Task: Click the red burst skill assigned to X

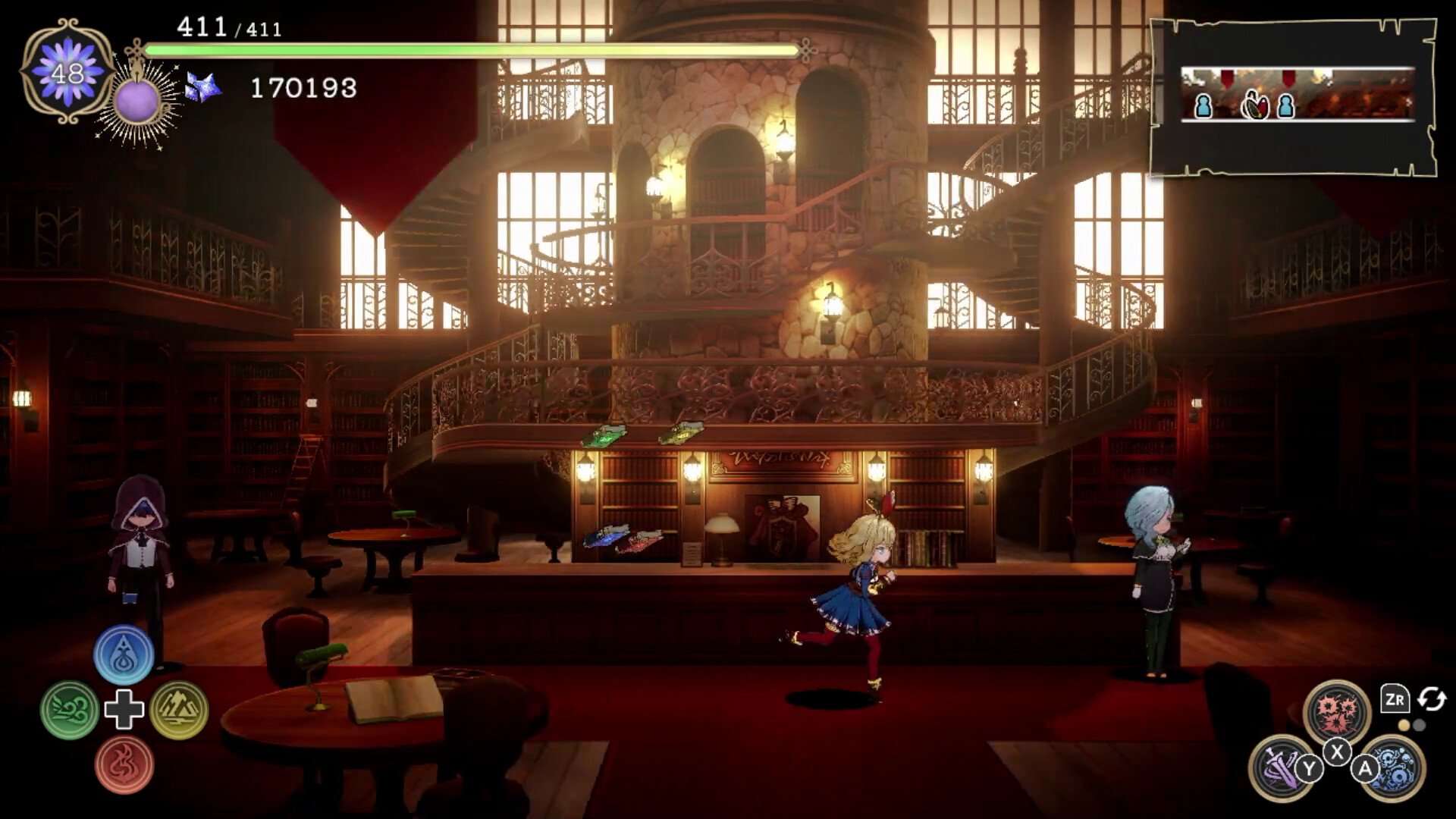Action: coord(1337,711)
